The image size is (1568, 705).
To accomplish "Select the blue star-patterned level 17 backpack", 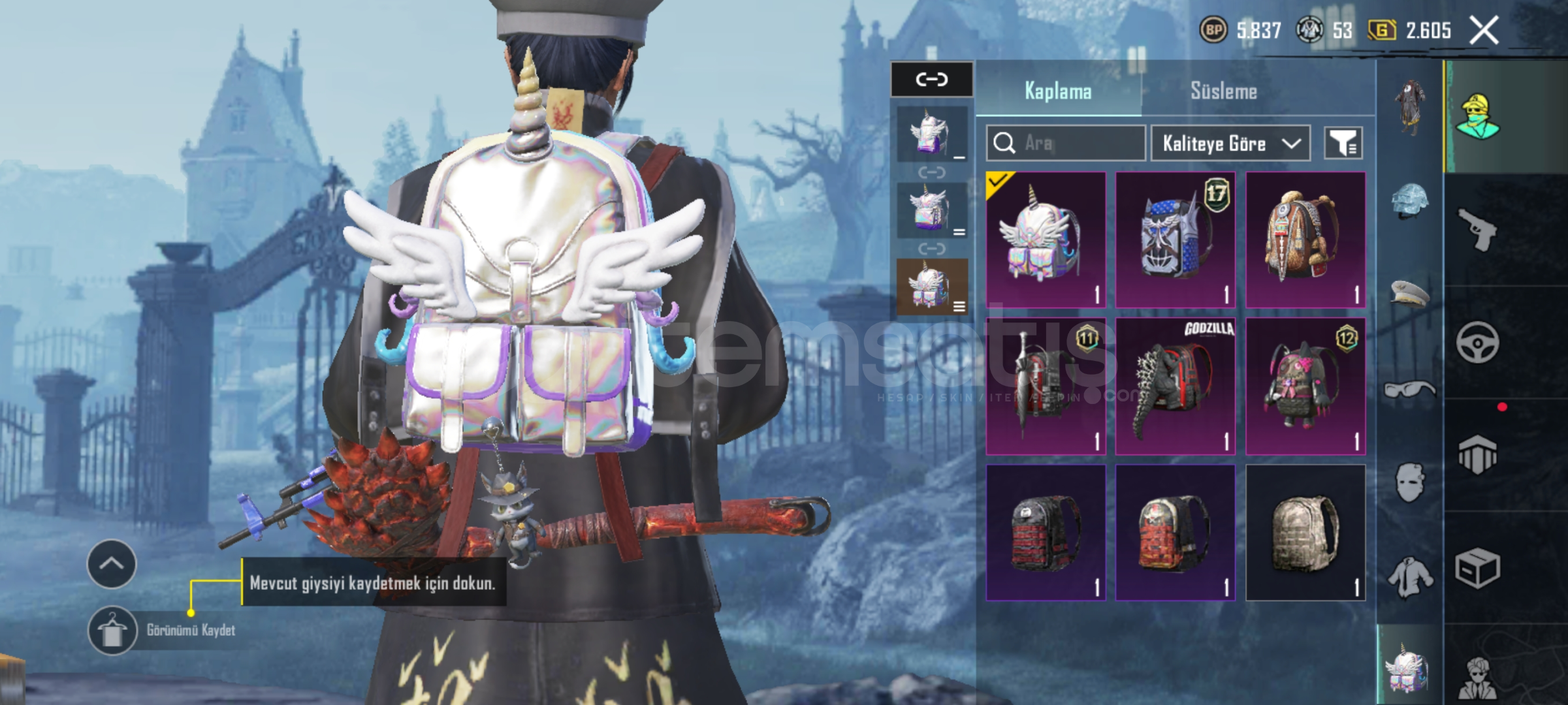I will click(1175, 240).
